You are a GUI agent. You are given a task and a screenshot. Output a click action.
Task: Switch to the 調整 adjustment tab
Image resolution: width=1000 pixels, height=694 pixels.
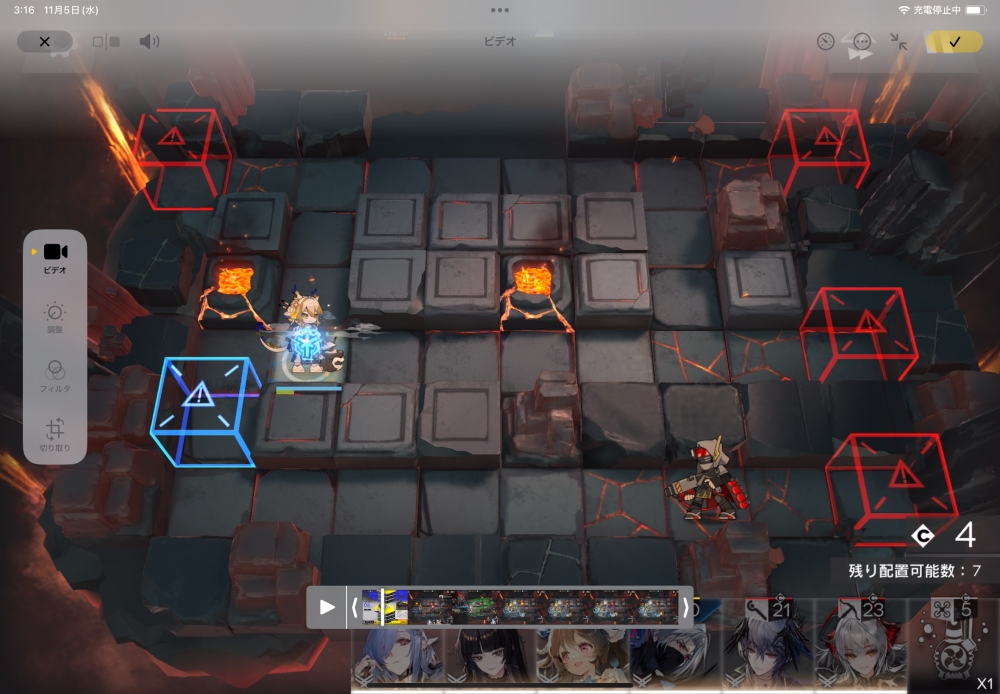click(x=55, y=317)
